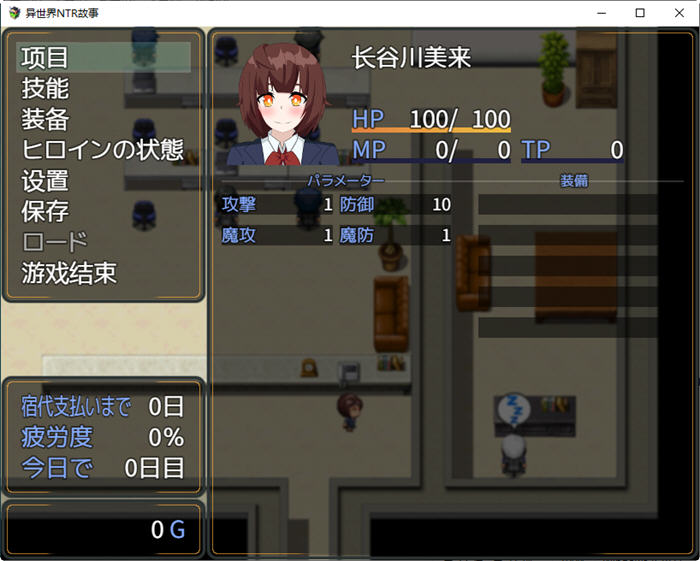Screen dimensions: 700x561
Task: Choose 游戏结束 to end the game
Action: pos(69,274)
